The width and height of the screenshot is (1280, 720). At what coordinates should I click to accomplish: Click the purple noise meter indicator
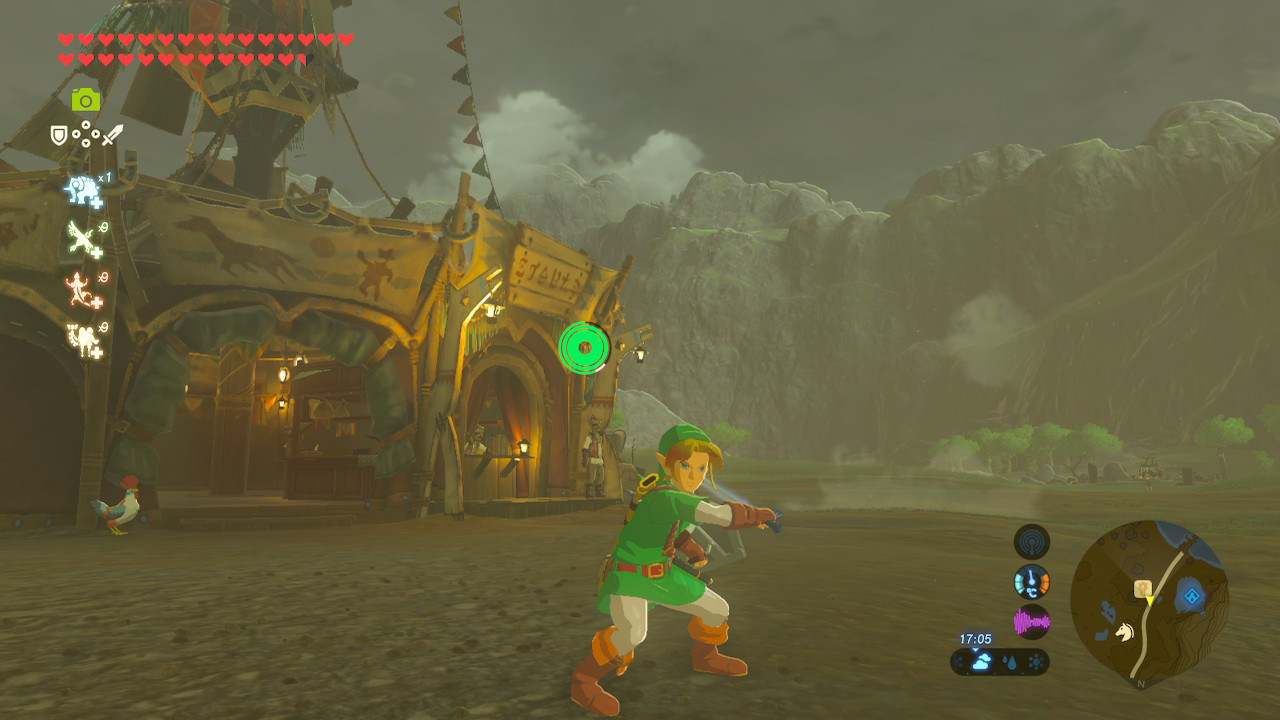pyautogui.click(x=1032, y=621)
